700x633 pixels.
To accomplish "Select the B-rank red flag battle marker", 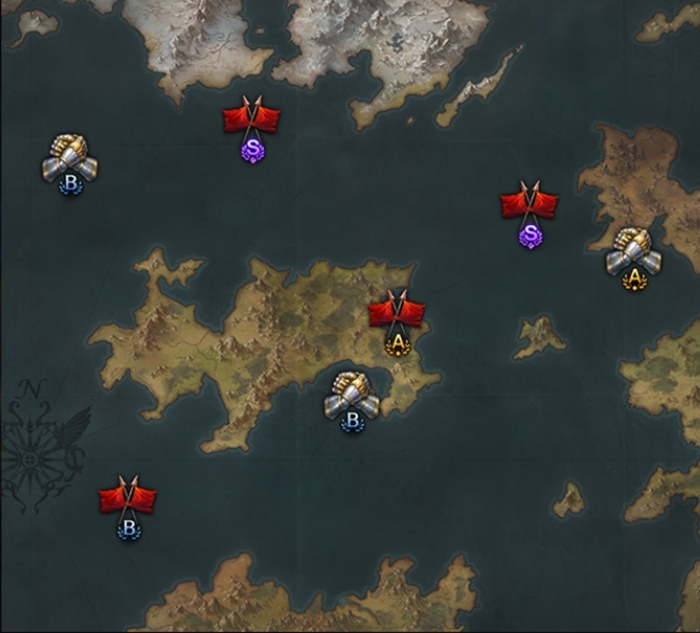I will click(128, 503).
